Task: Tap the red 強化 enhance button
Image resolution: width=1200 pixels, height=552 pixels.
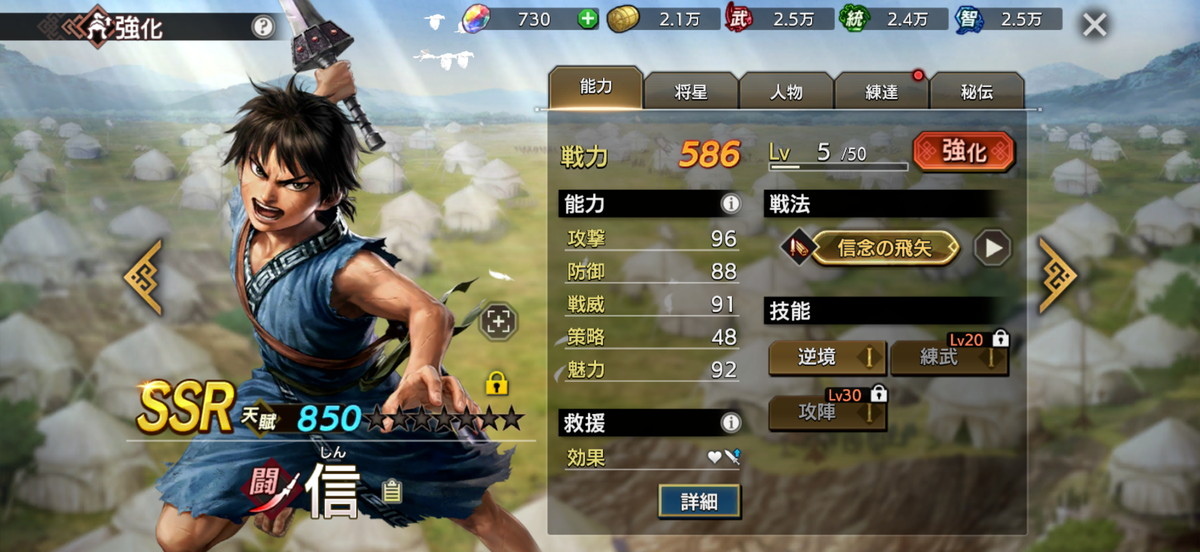Action: tap(963, 152)
